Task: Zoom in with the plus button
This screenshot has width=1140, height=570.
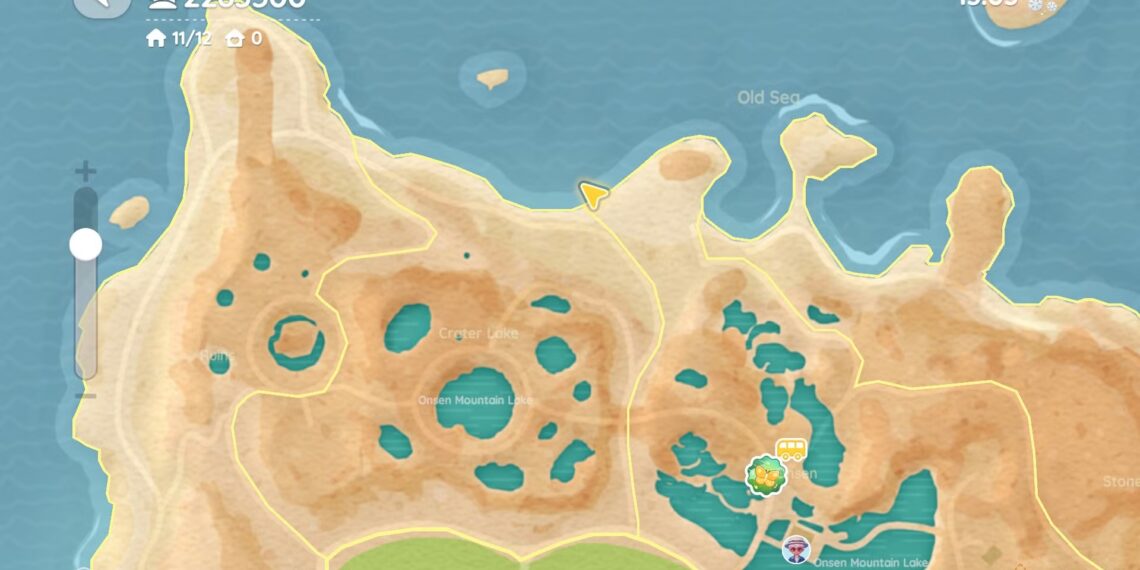Action: (x=86, y=171)
